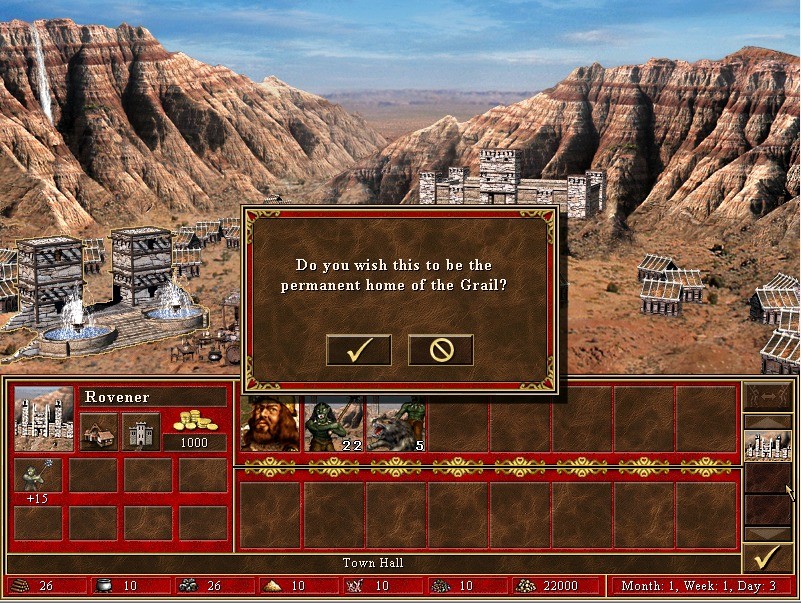
Task: Open the Town Hall building icon
Action: click(99, 431)
